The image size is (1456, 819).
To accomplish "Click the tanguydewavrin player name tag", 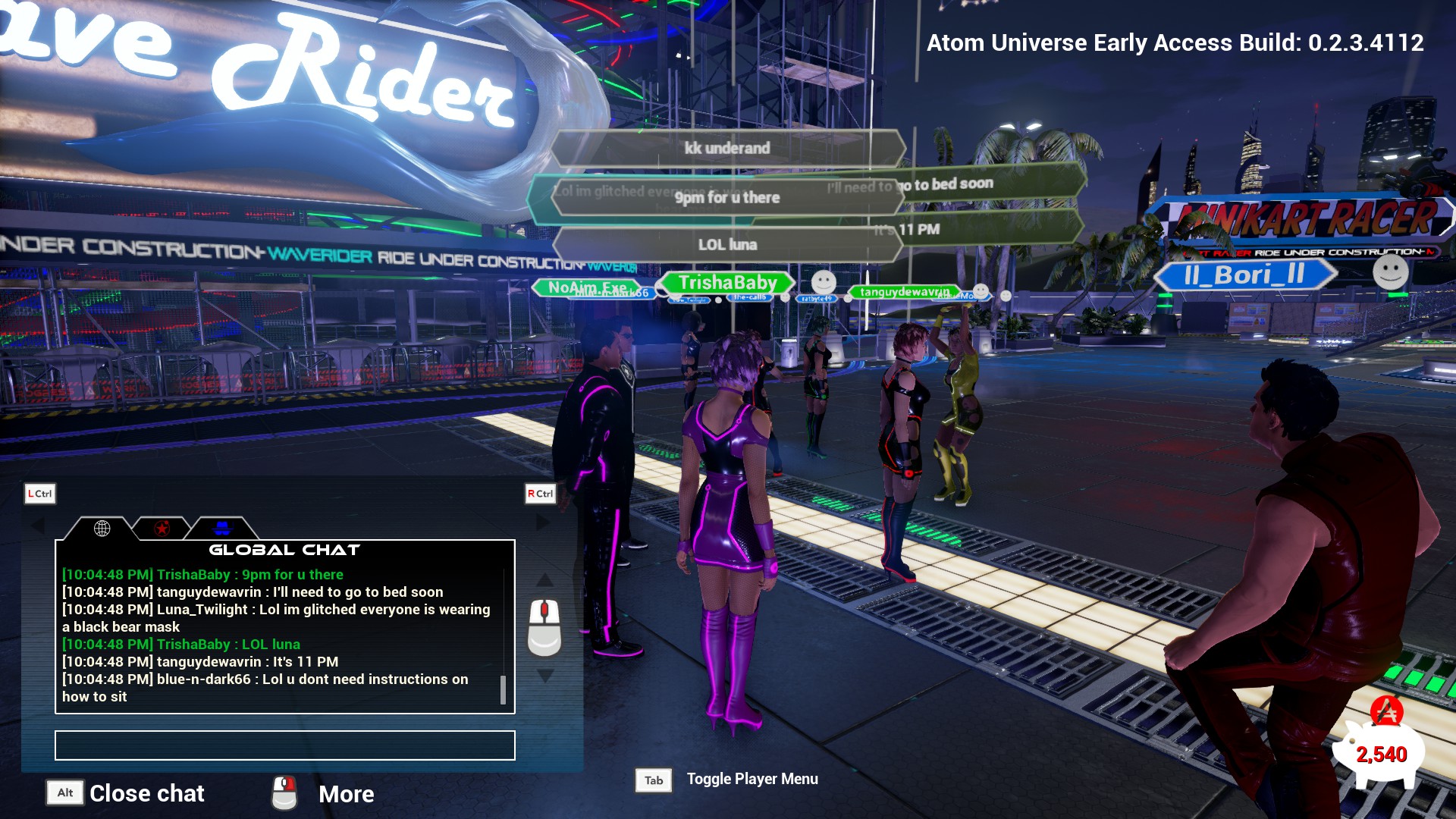I will pos(904,292).
